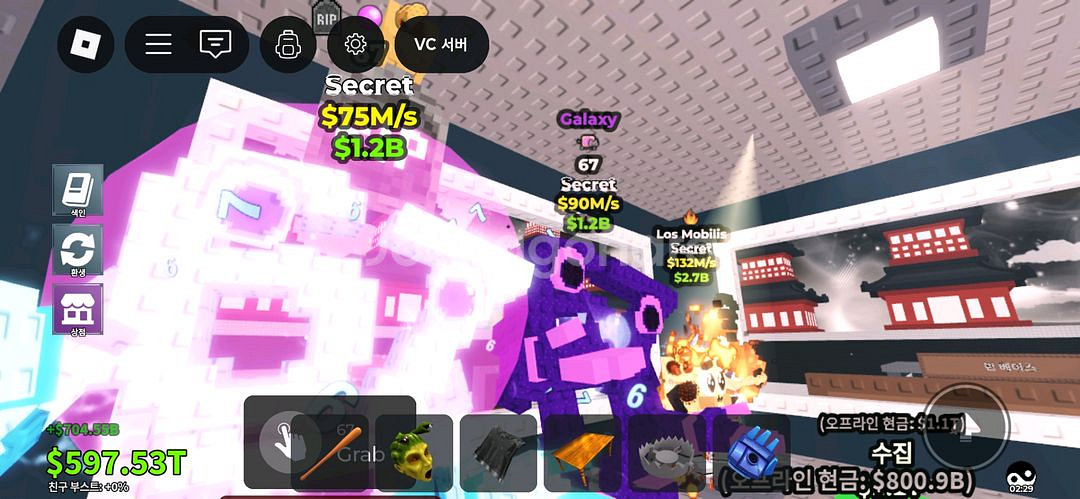
Task: Open the hamburger list menu
Action: coord(158,45)
